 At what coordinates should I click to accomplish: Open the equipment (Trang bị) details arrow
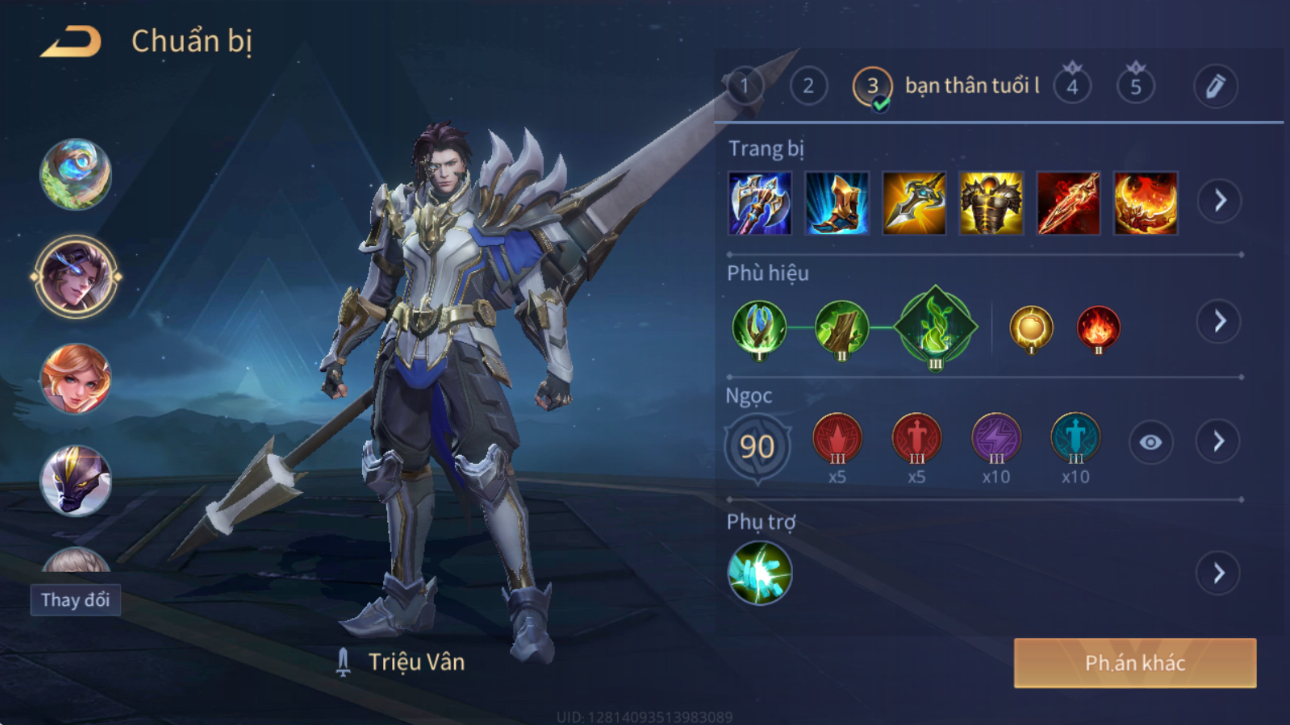[1219, 201]
